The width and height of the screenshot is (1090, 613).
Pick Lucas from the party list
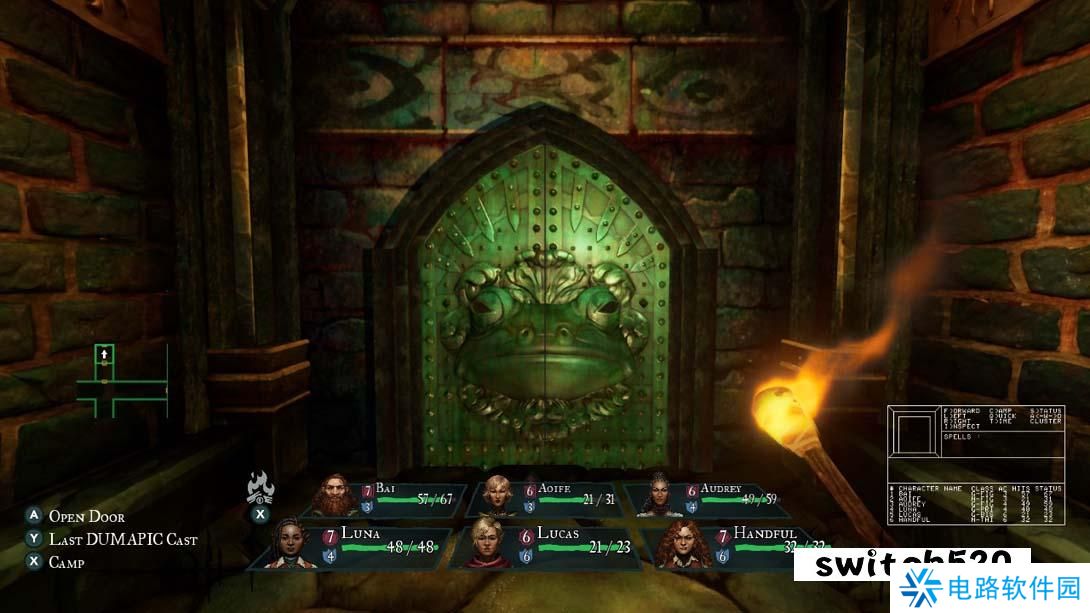click(x=548, y=545)
